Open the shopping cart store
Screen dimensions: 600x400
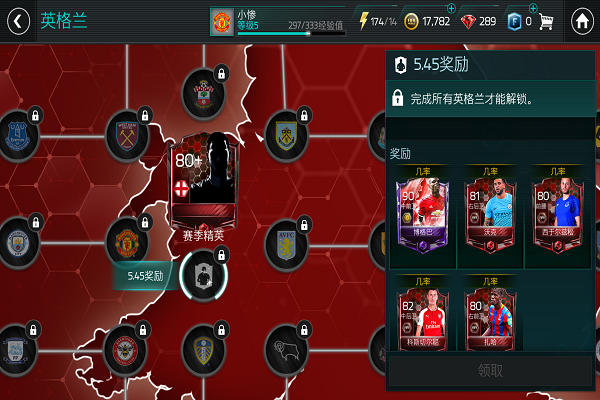click(546, 21)
